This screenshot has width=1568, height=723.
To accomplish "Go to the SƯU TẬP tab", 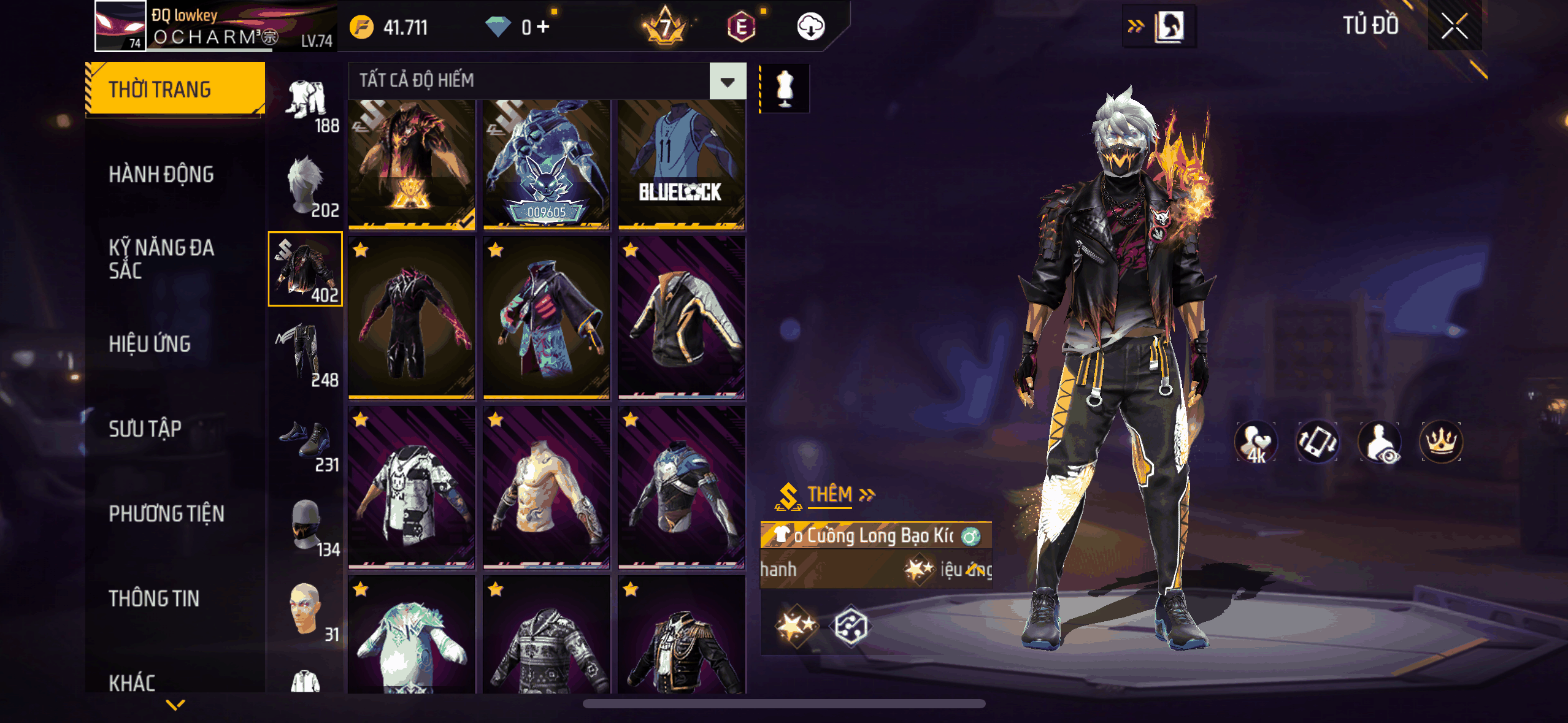I will point(145,429).
